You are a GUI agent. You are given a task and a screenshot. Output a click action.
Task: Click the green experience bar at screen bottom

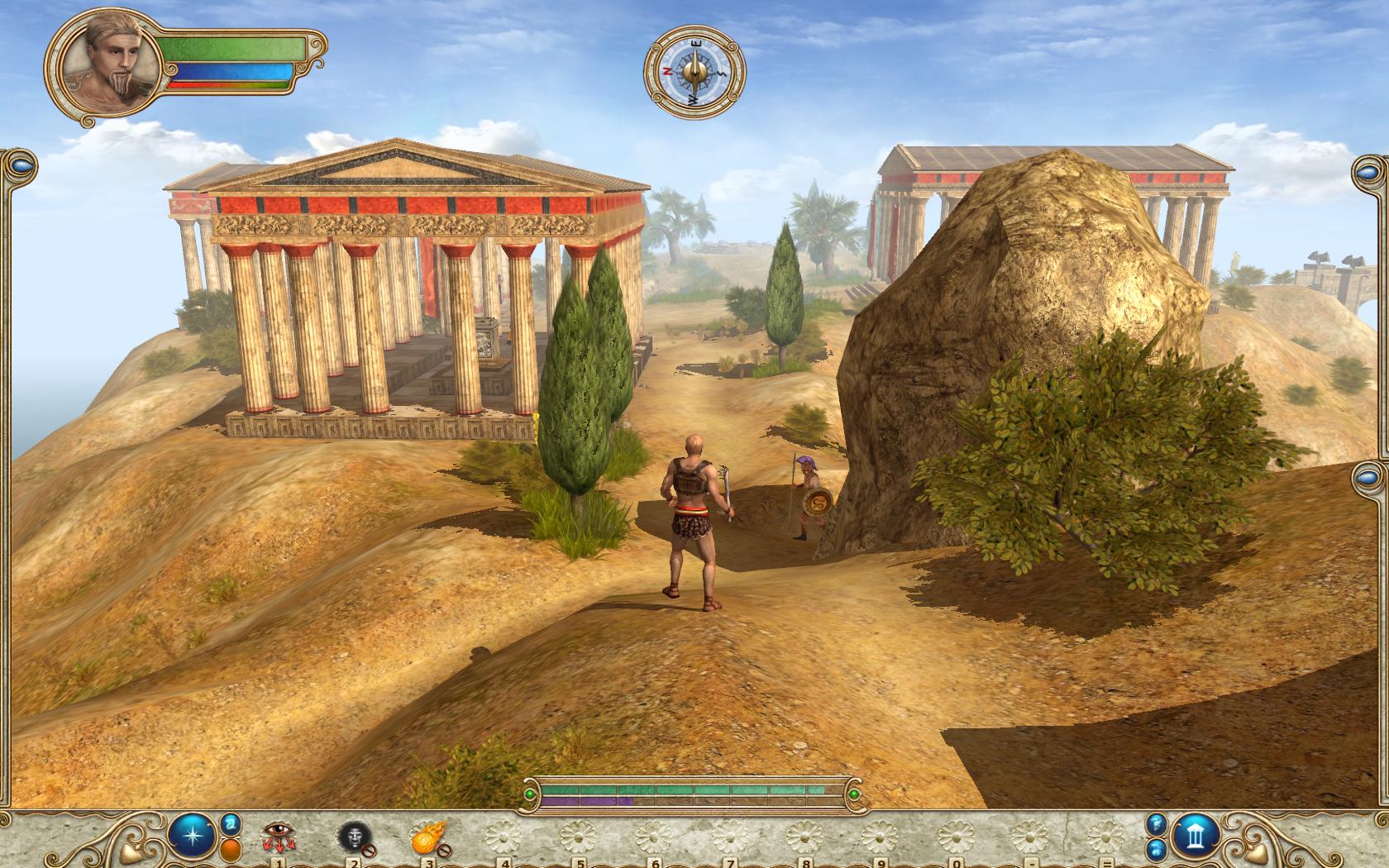tap(694, 792)
